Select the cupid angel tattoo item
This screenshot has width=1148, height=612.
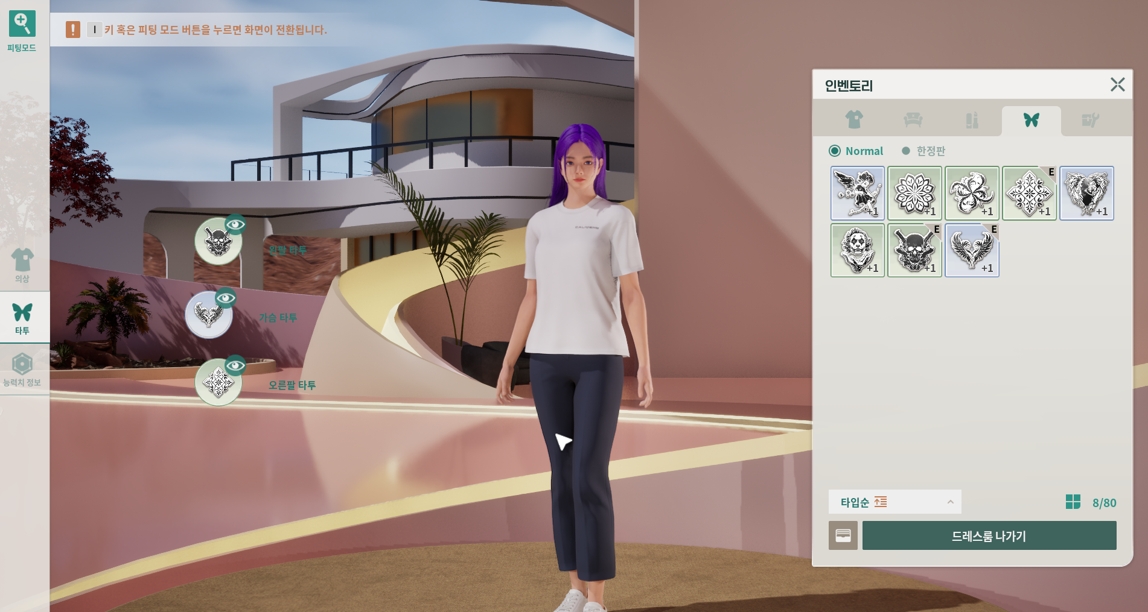pos(857,193)
